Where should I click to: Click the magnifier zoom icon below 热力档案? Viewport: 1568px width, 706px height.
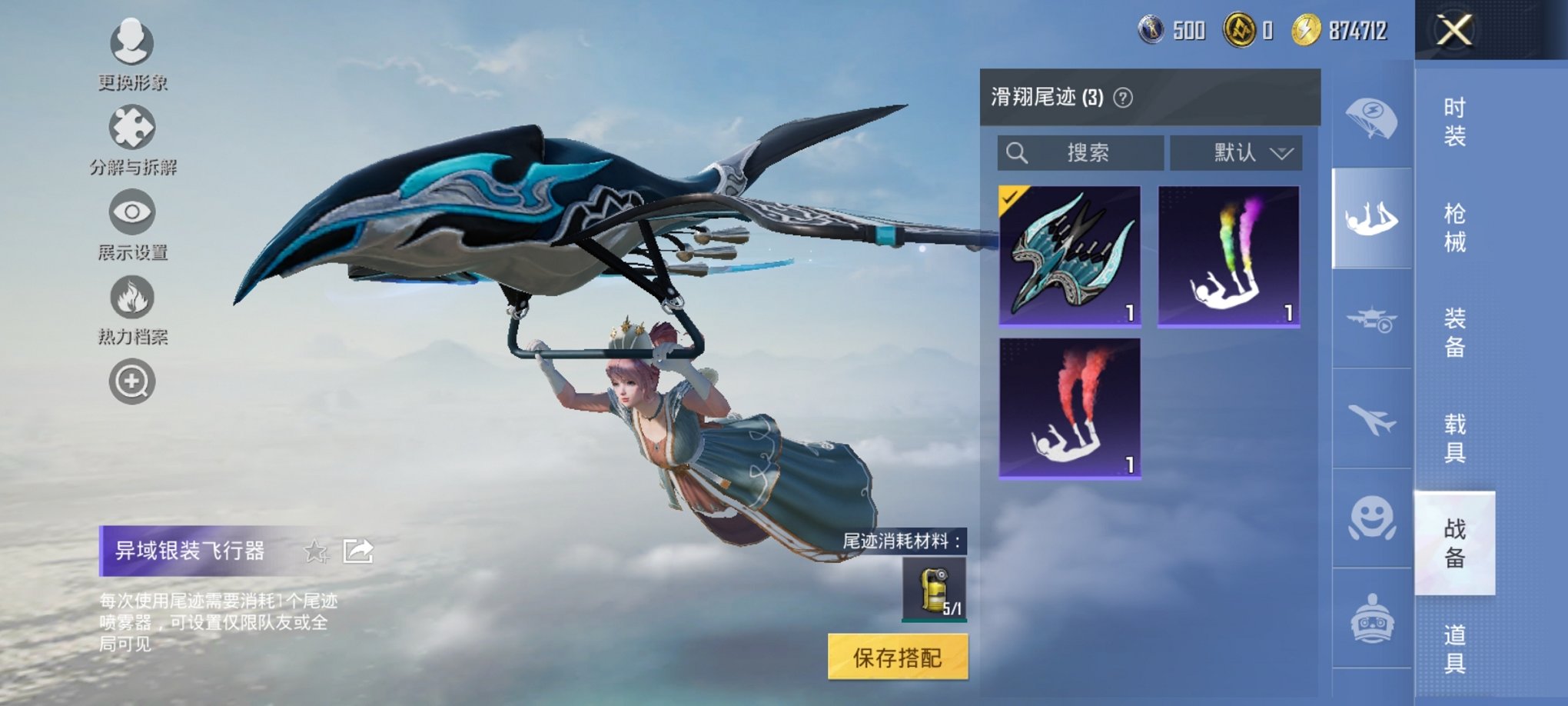coord(132,380)
